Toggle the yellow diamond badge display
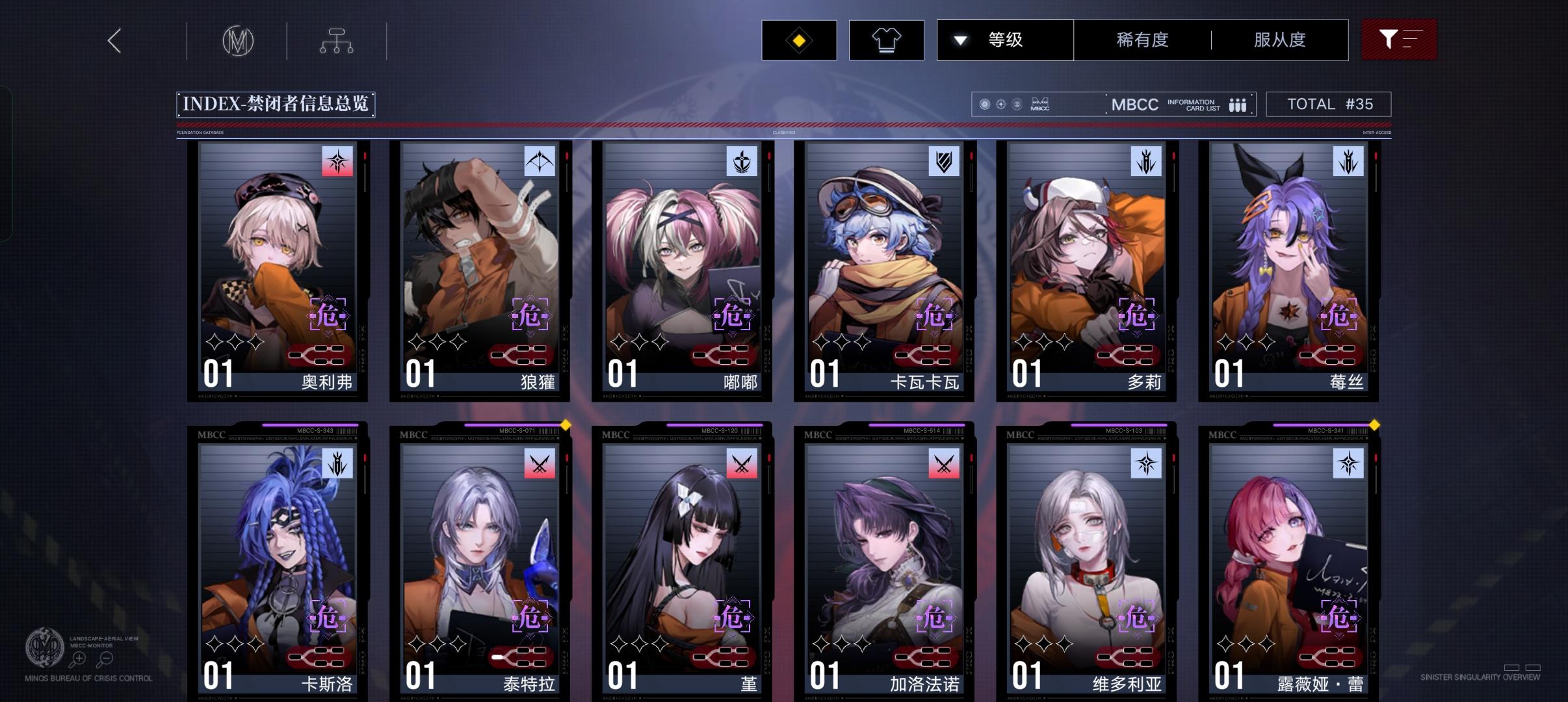The width and height of the screenshot is (1568, 702). pos(799,40)
